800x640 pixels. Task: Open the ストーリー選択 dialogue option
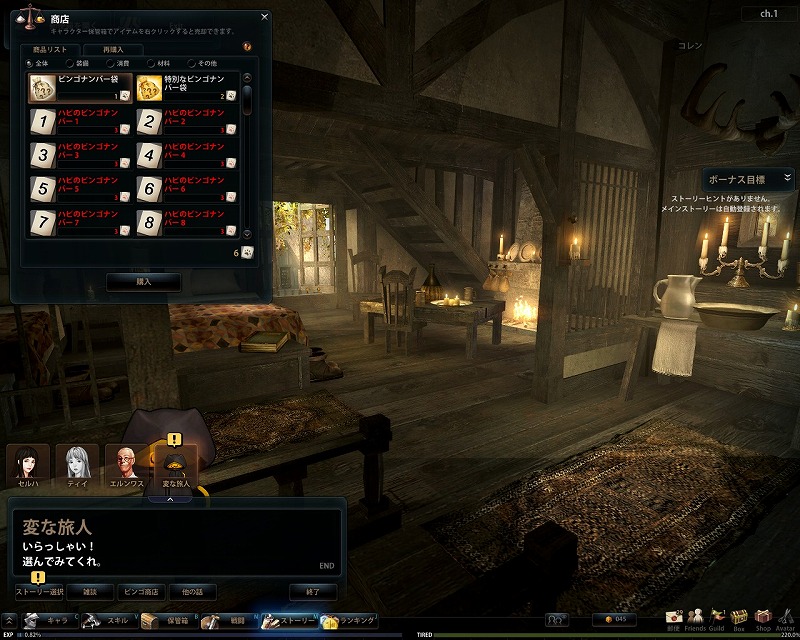click(40, 592)
